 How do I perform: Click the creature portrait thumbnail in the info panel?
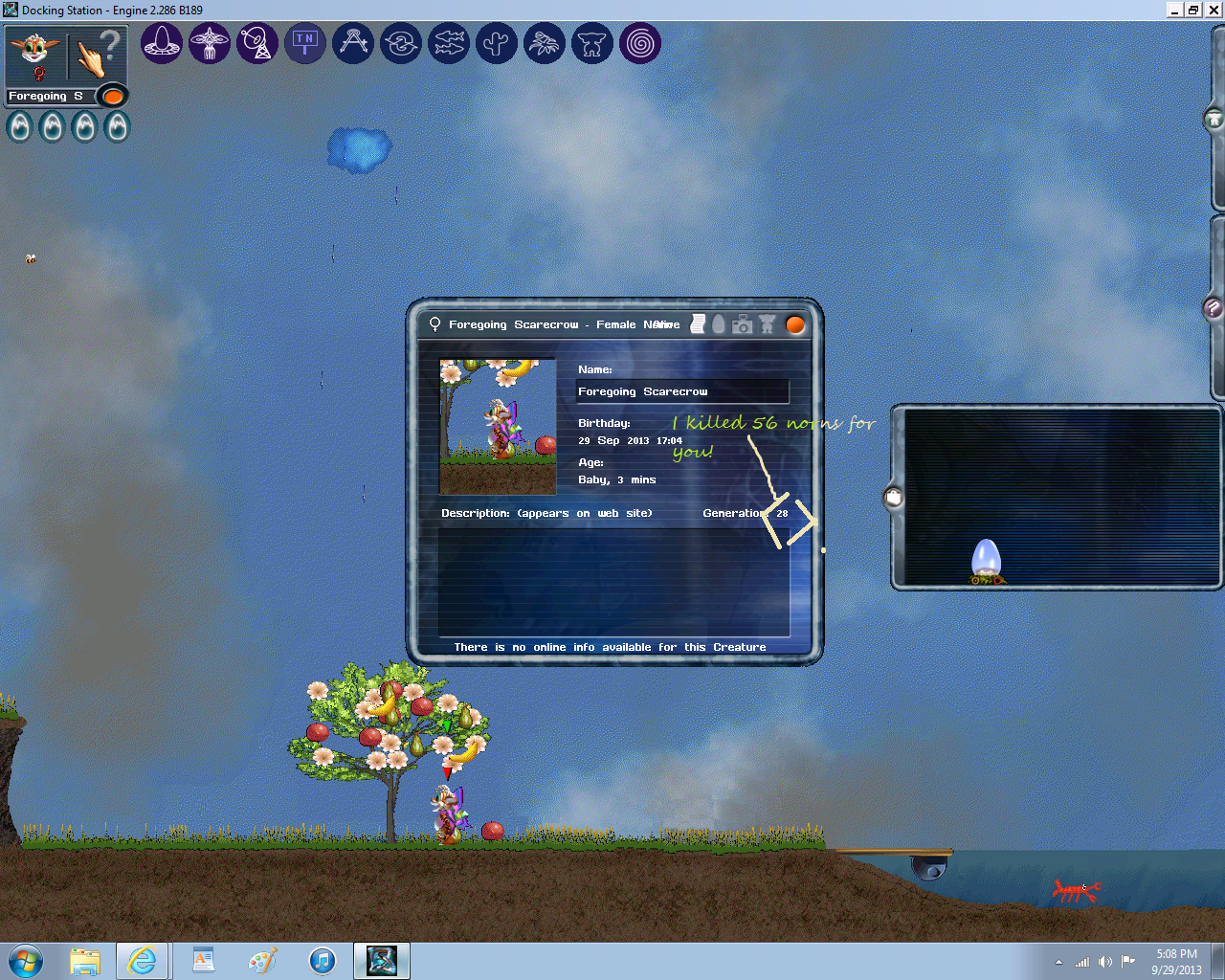coord(497,425)
